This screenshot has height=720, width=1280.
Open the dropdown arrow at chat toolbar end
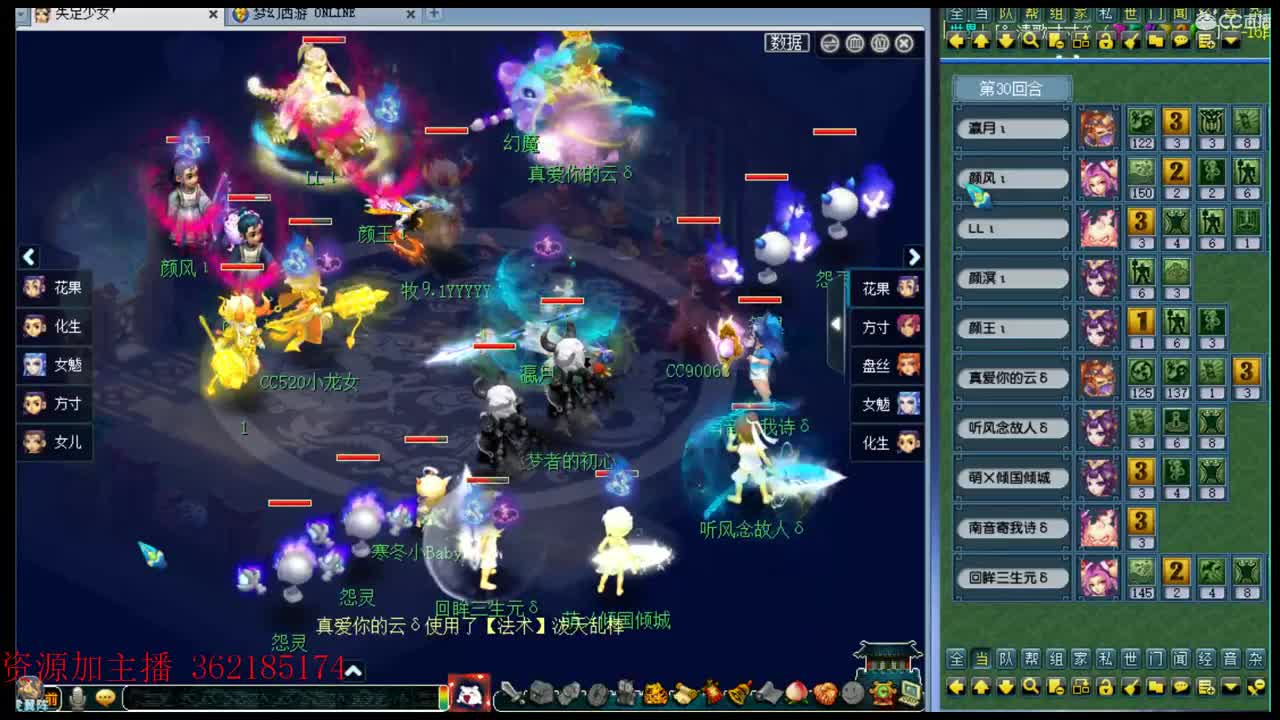tap(1230, 688)
